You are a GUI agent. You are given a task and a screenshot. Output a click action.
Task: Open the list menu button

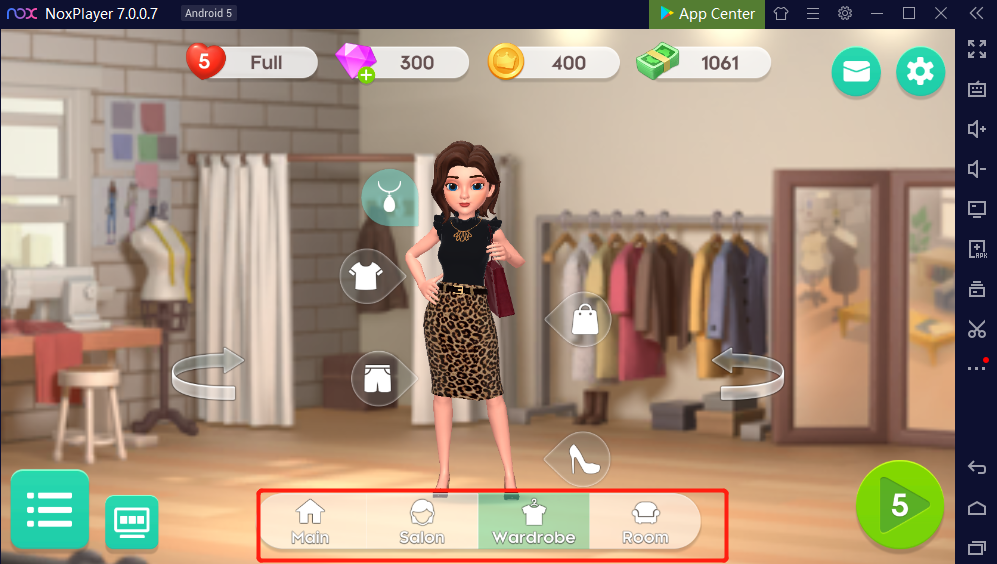tap(50, 510)
